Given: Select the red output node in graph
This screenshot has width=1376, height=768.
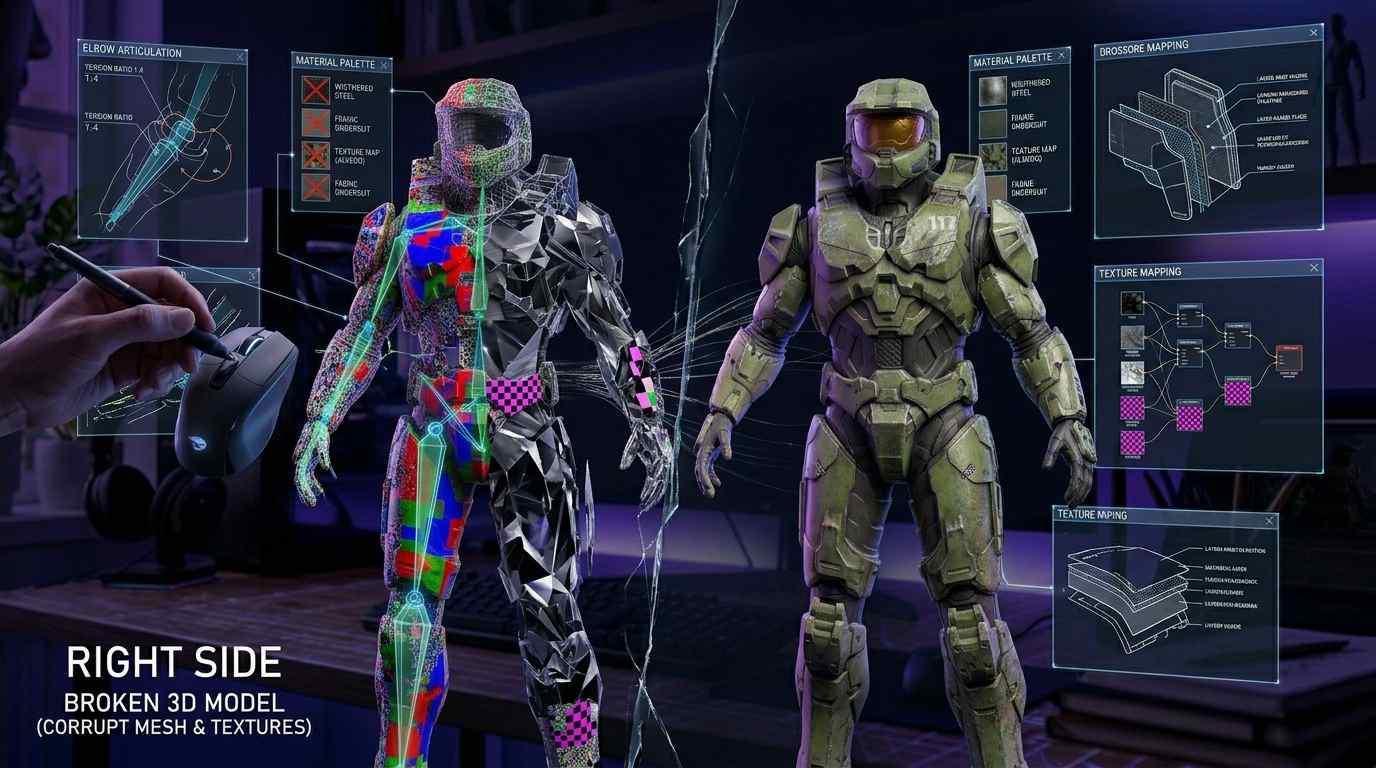Looking at the screenshot, I should 1289,357.
